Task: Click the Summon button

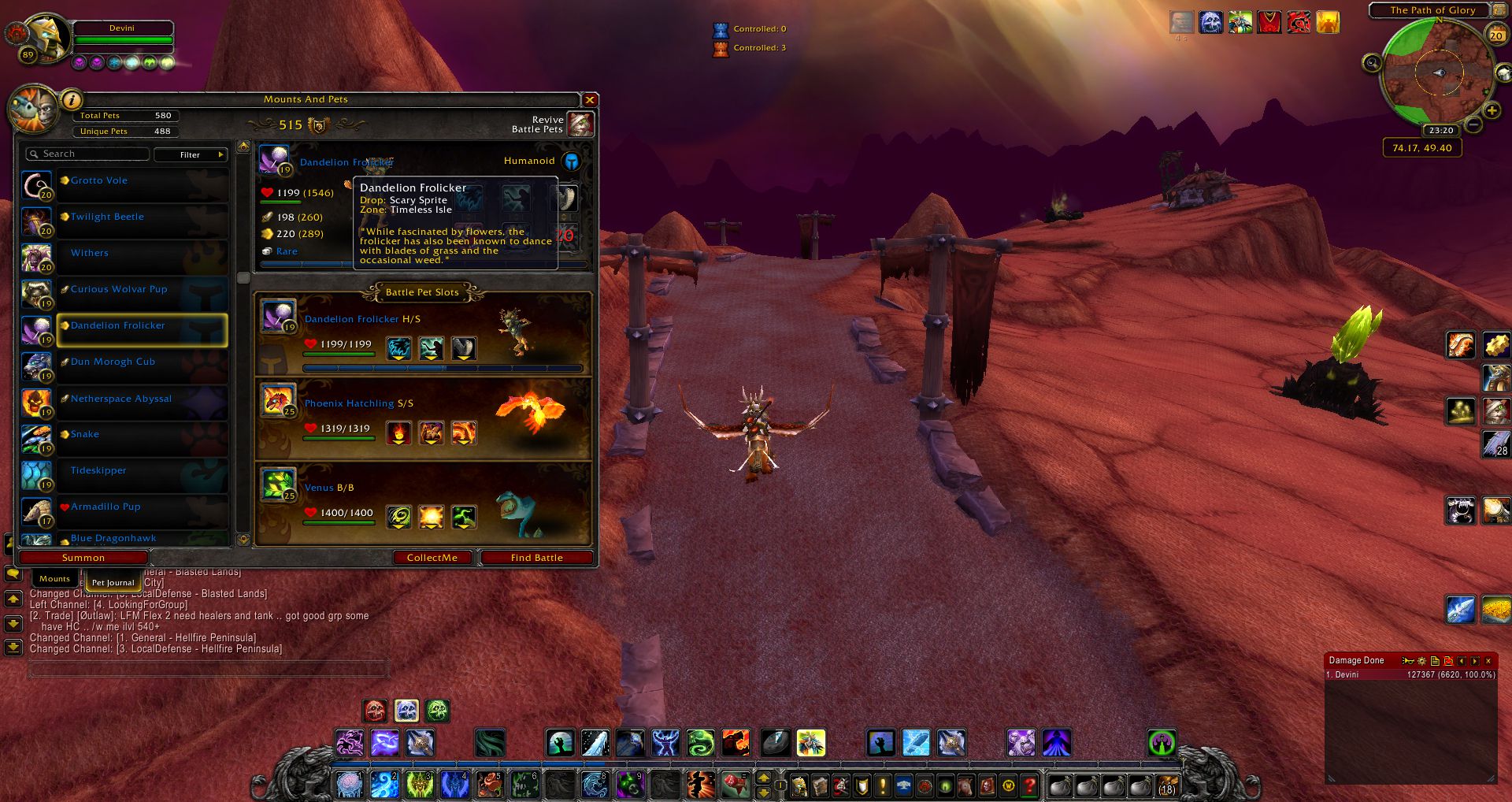Action: click(83, 558)
